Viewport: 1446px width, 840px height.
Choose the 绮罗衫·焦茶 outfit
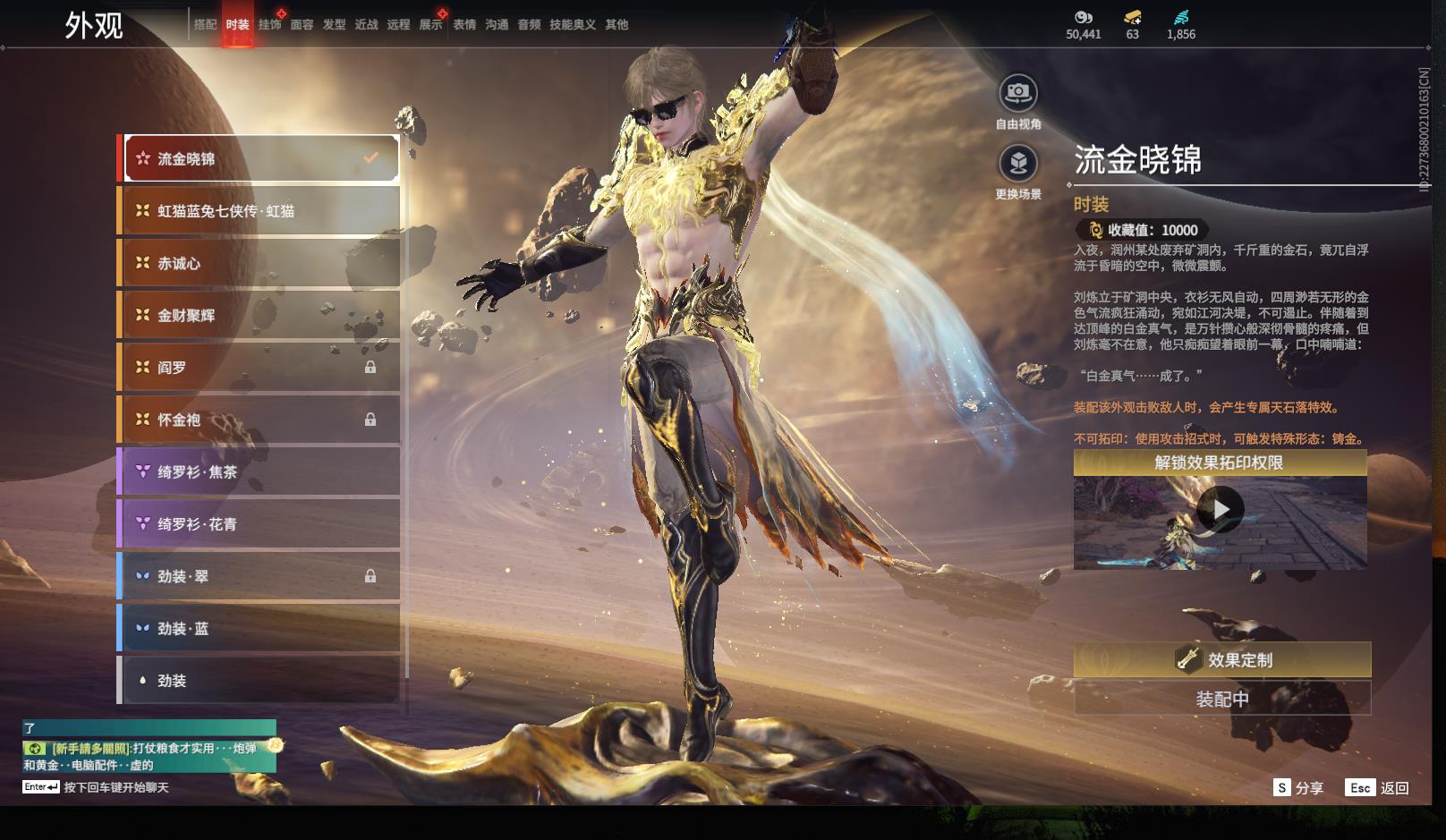(x=259, y=471)
